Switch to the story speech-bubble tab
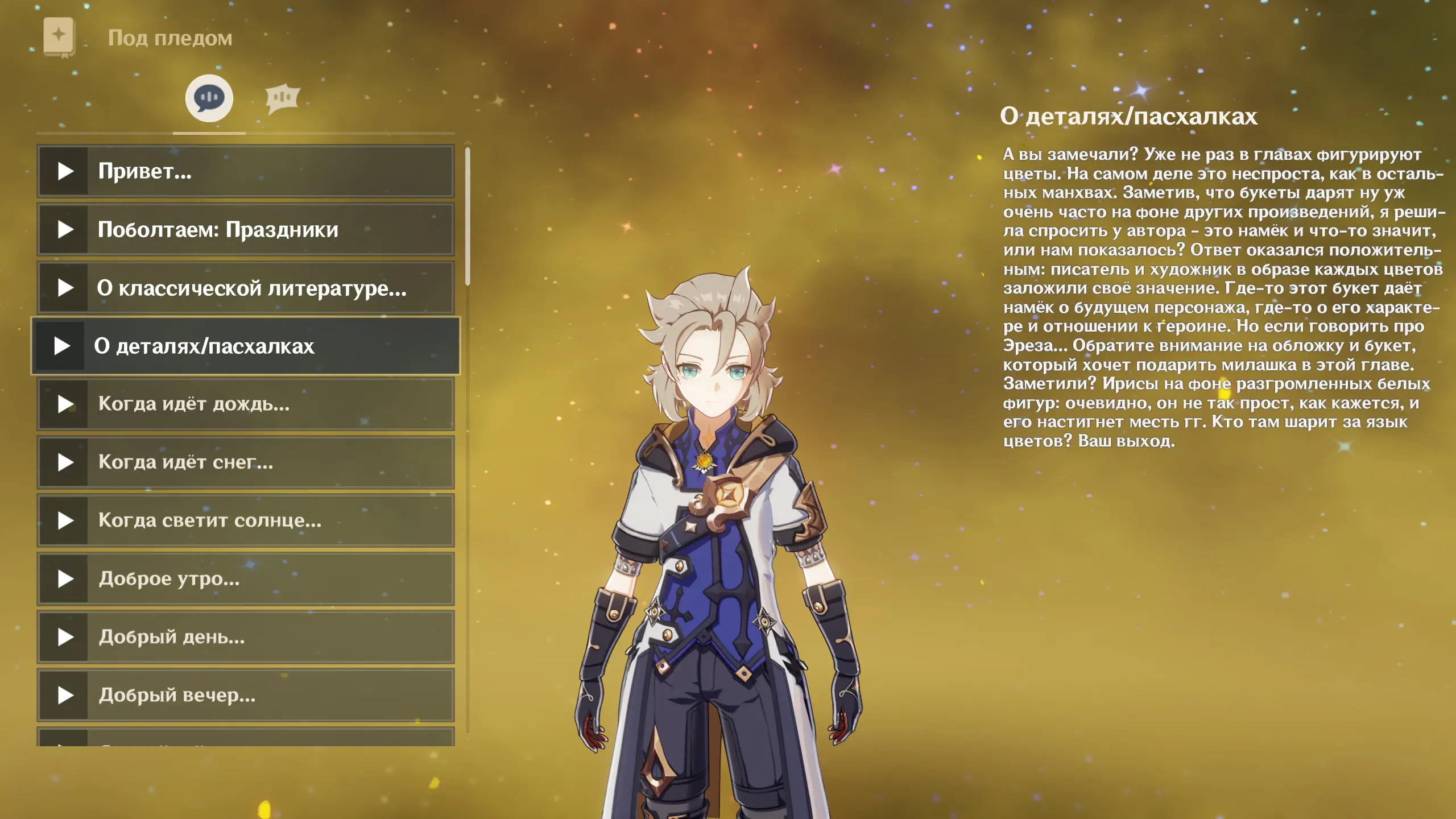This screenshot has height=819, width=1456. click(209, 98)
